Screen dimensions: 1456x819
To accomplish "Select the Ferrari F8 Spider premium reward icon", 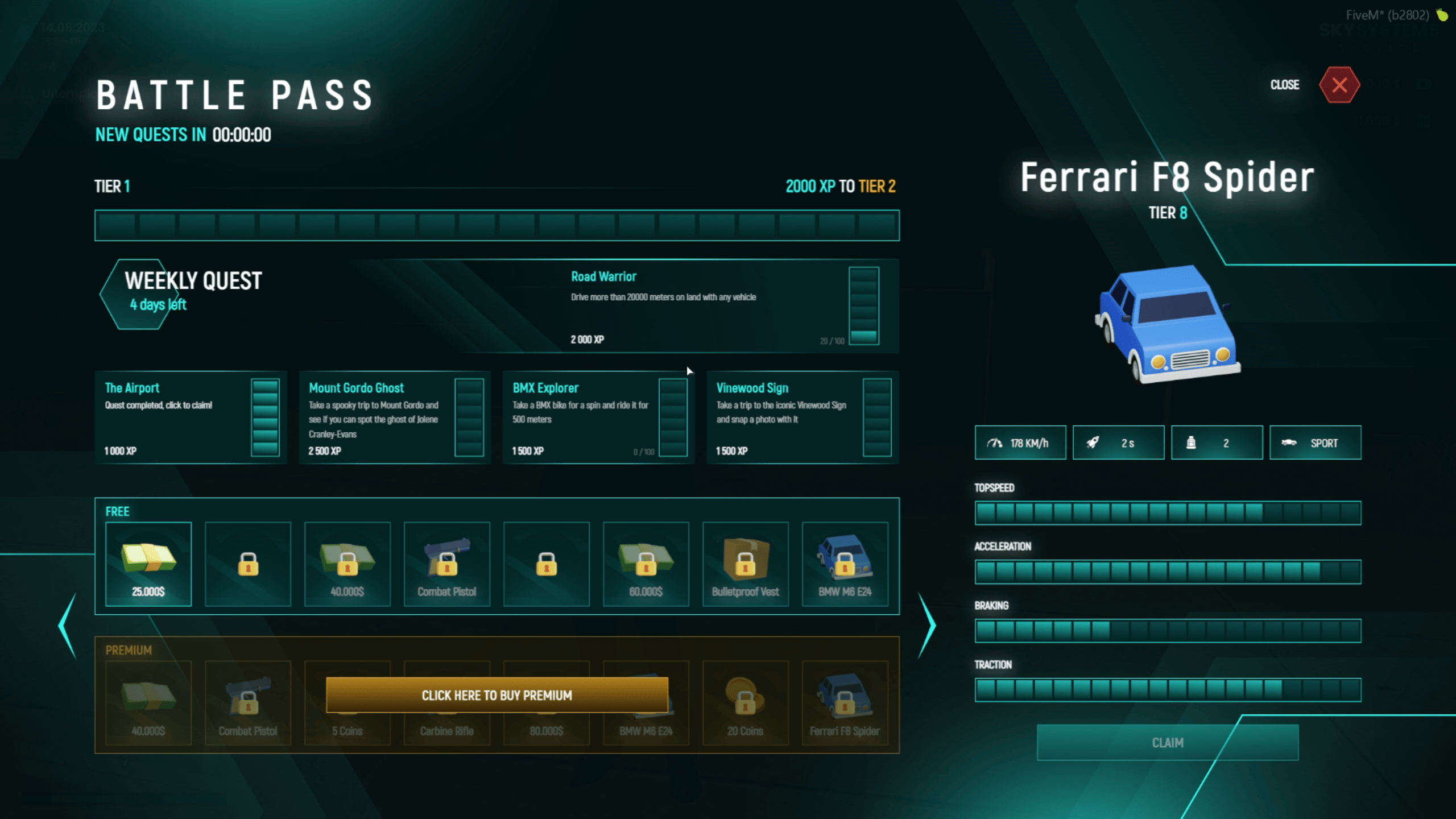I will pyautogui.click(x=845, y=700).
